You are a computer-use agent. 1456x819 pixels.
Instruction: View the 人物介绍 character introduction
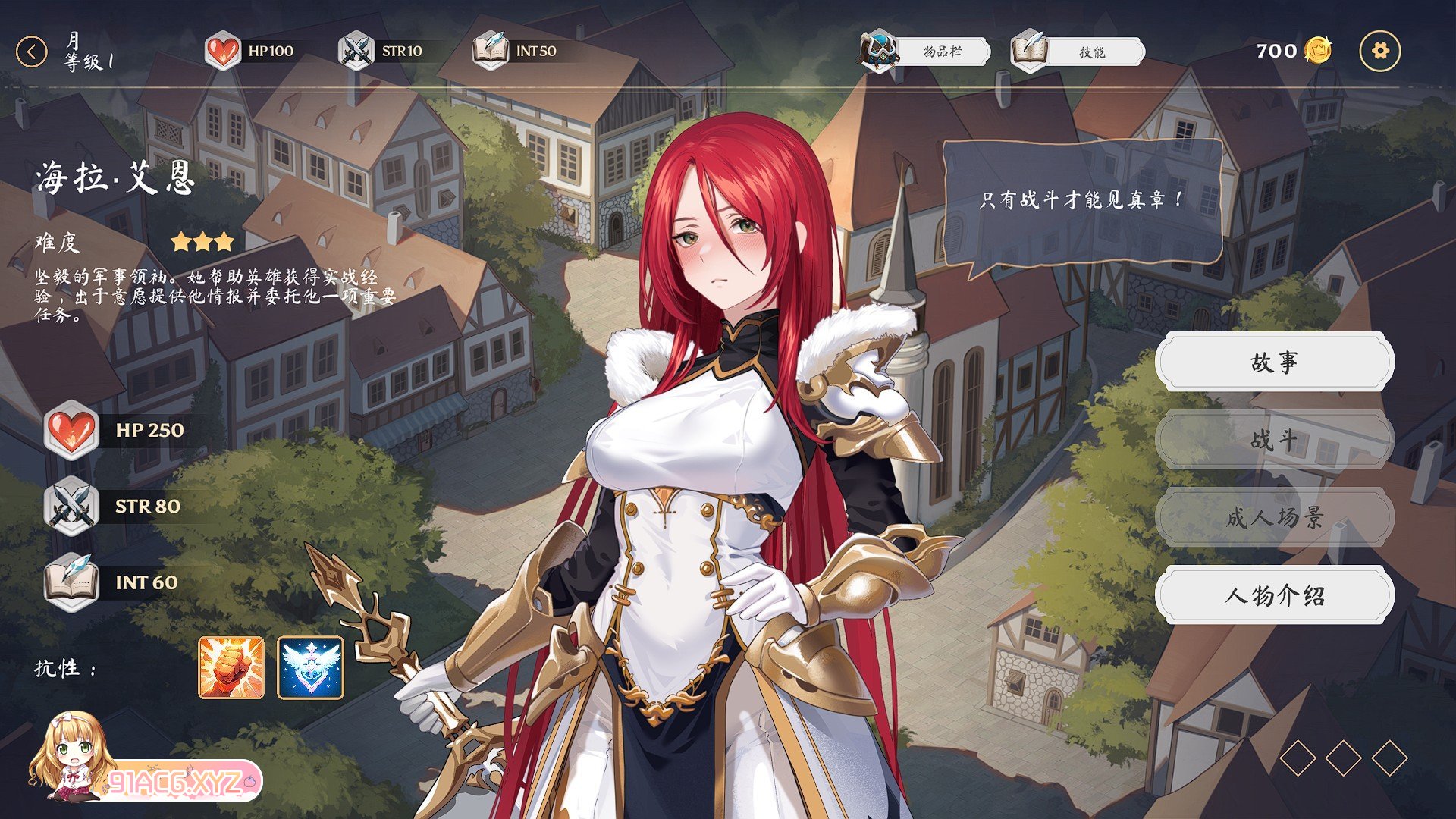click(x=1274, y=595)
